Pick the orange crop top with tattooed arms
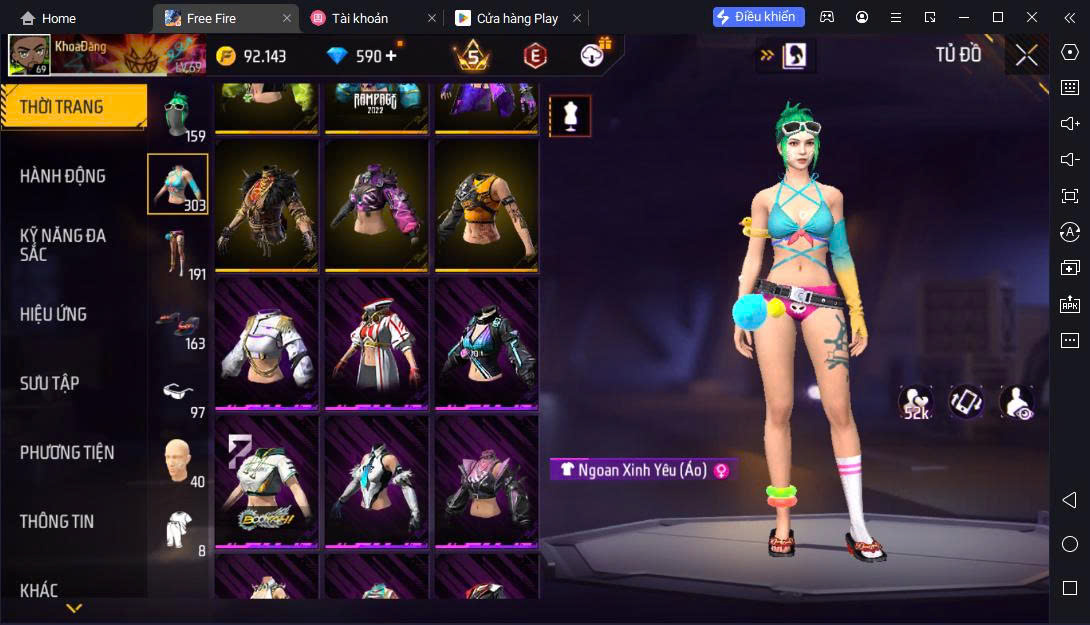 click(x=486, y=205)
